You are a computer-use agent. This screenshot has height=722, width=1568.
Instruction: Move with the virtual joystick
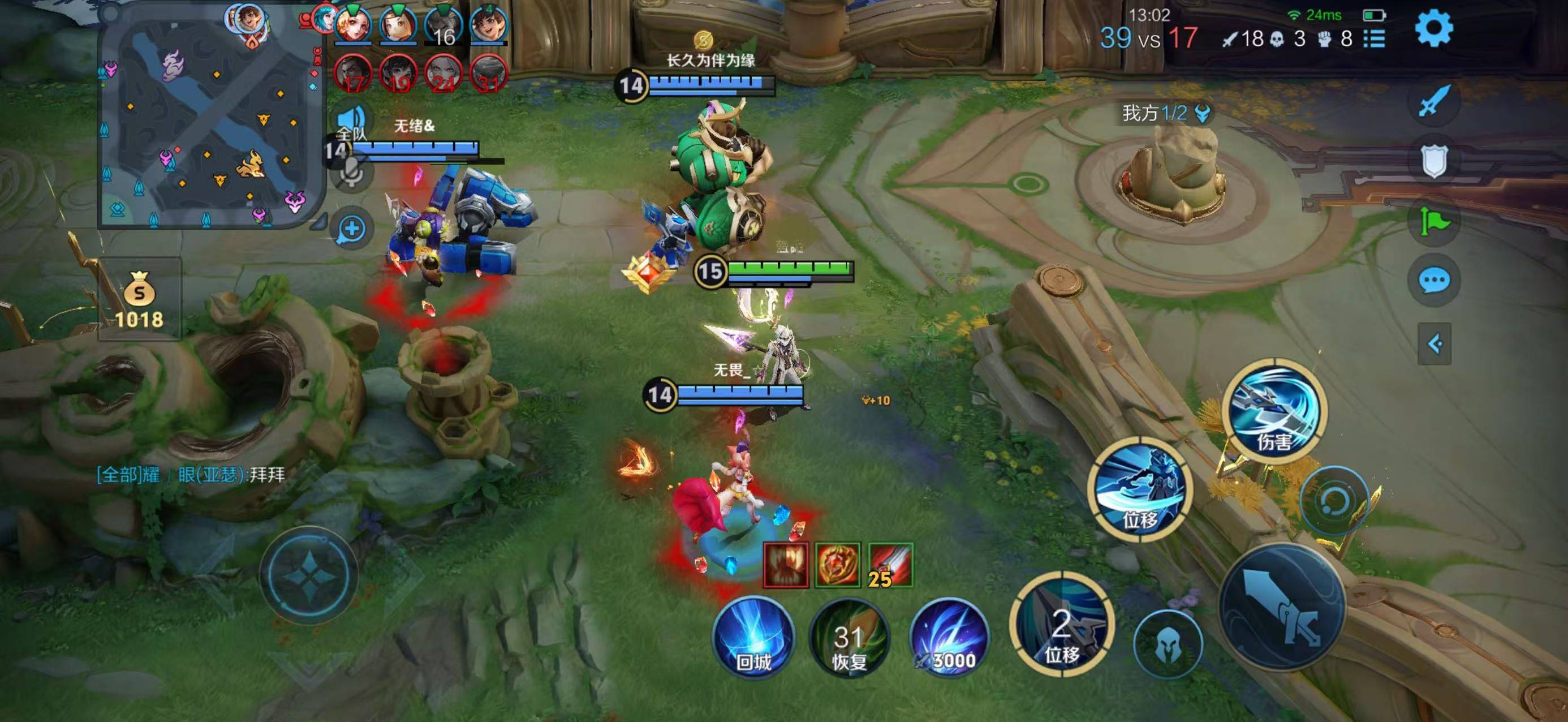coord(309,575)
